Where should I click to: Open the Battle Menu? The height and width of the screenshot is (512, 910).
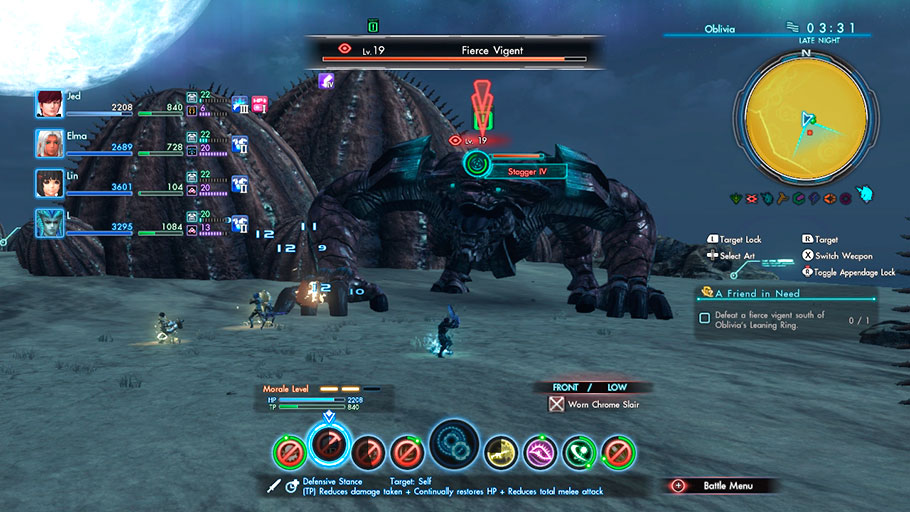pos(722,486)
